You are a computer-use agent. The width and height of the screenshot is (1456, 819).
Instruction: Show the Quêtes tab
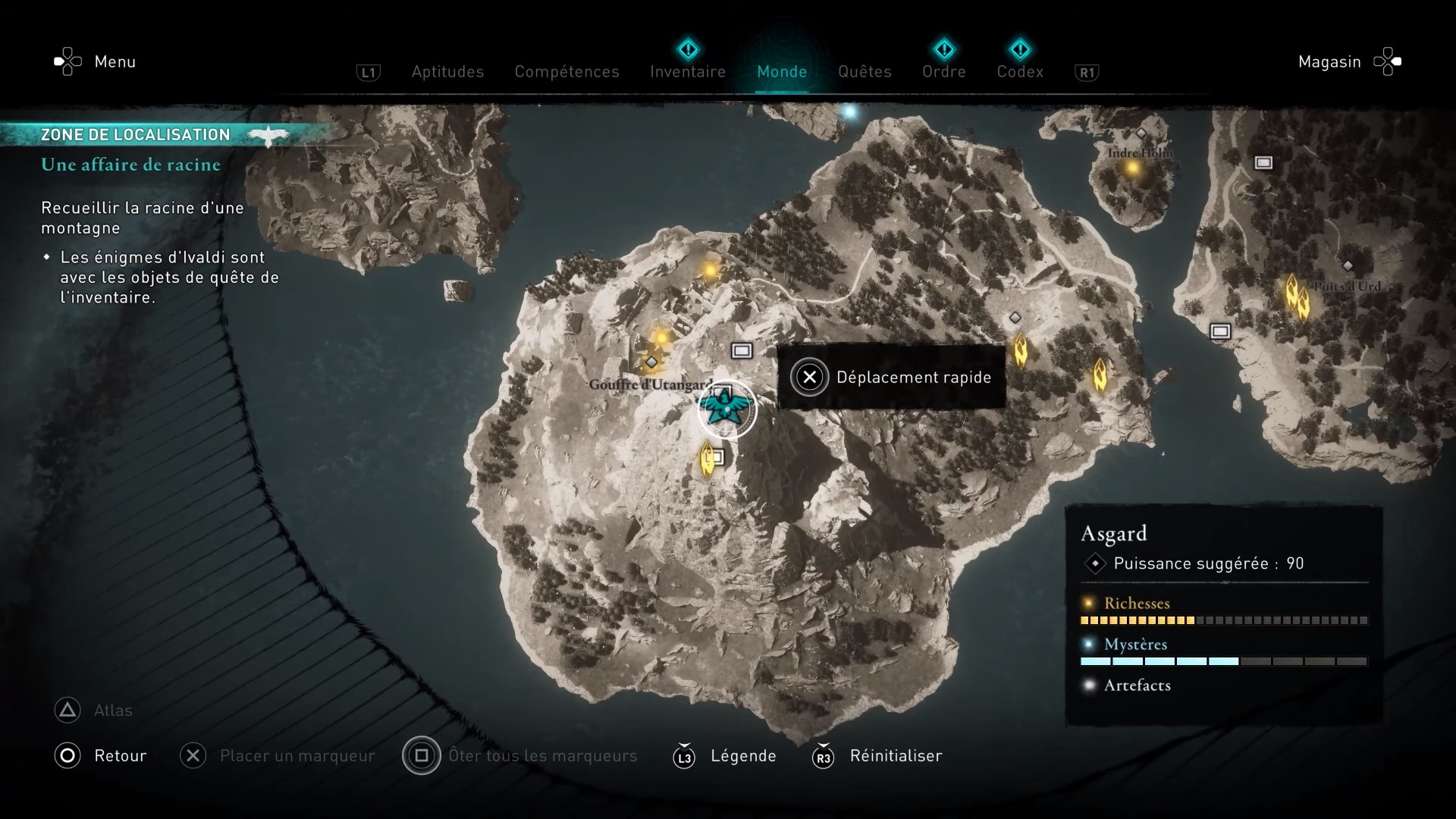point(864,71)
